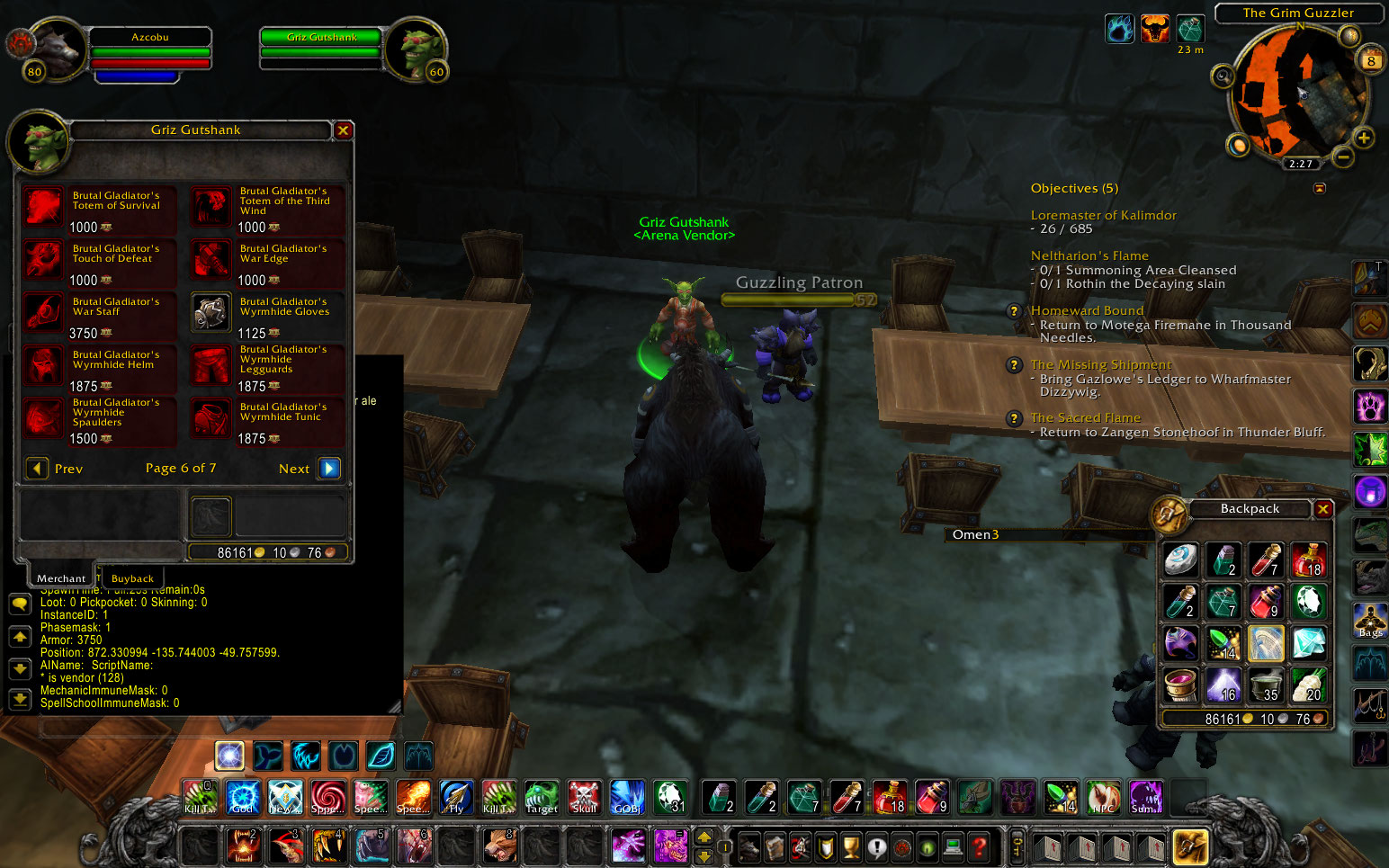Click the God macro on the action bar
The image size is (1389, 868).
pyautogui.click(x=242, y=797)
